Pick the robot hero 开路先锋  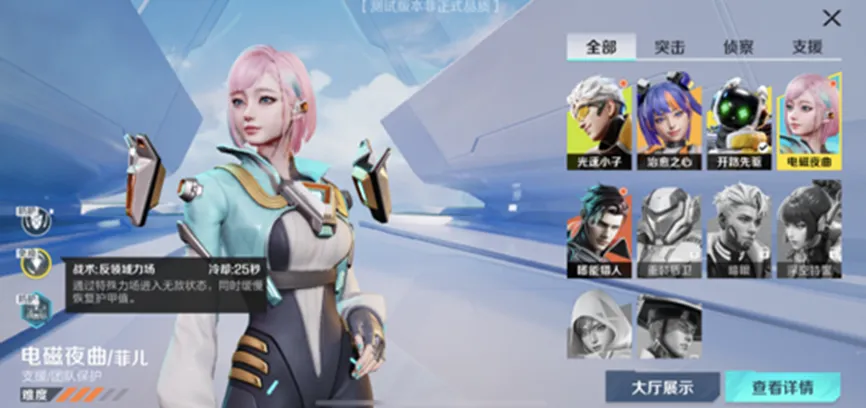[739, 120]
